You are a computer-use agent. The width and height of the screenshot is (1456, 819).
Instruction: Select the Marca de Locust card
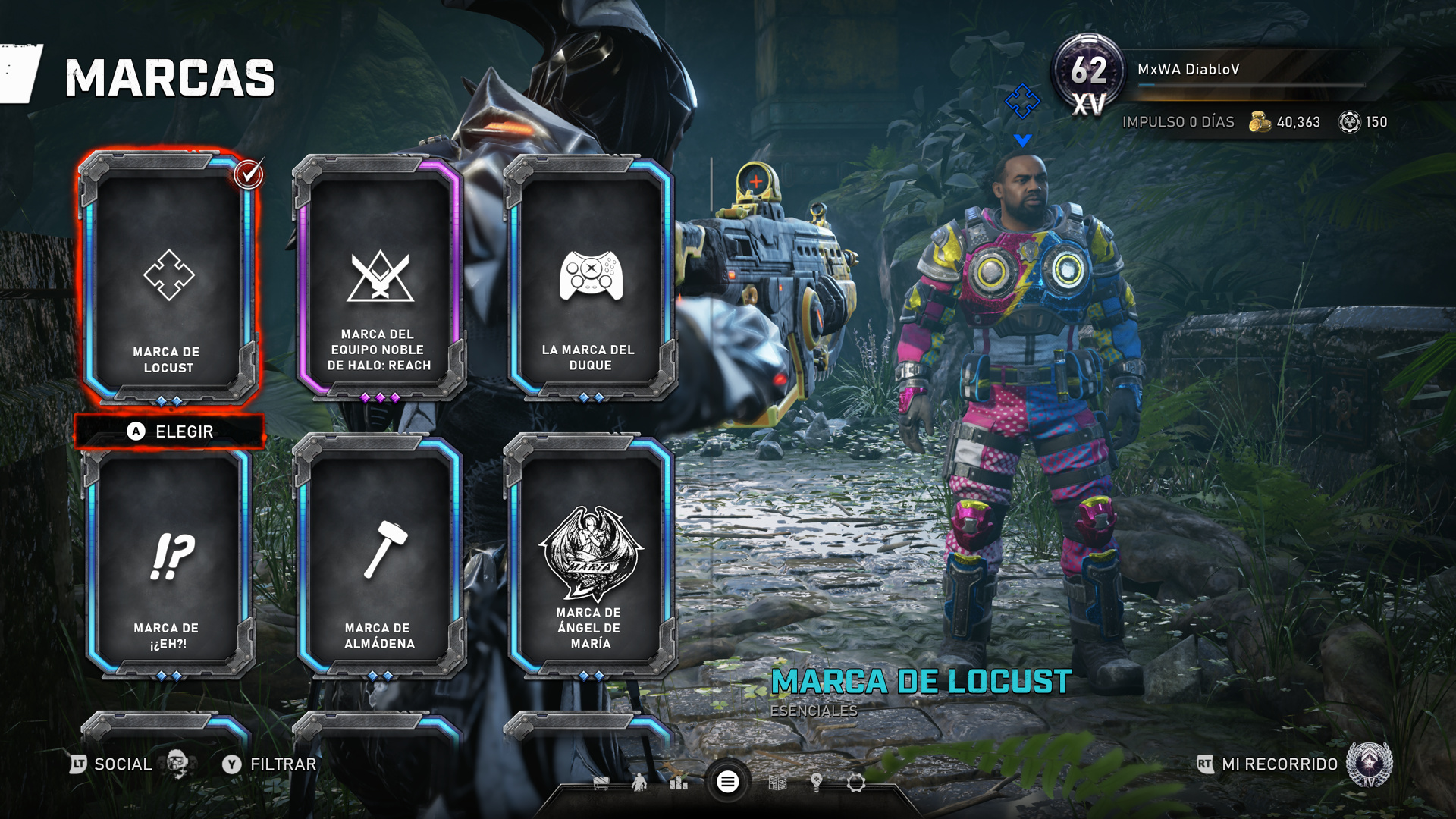coord(168,277)
